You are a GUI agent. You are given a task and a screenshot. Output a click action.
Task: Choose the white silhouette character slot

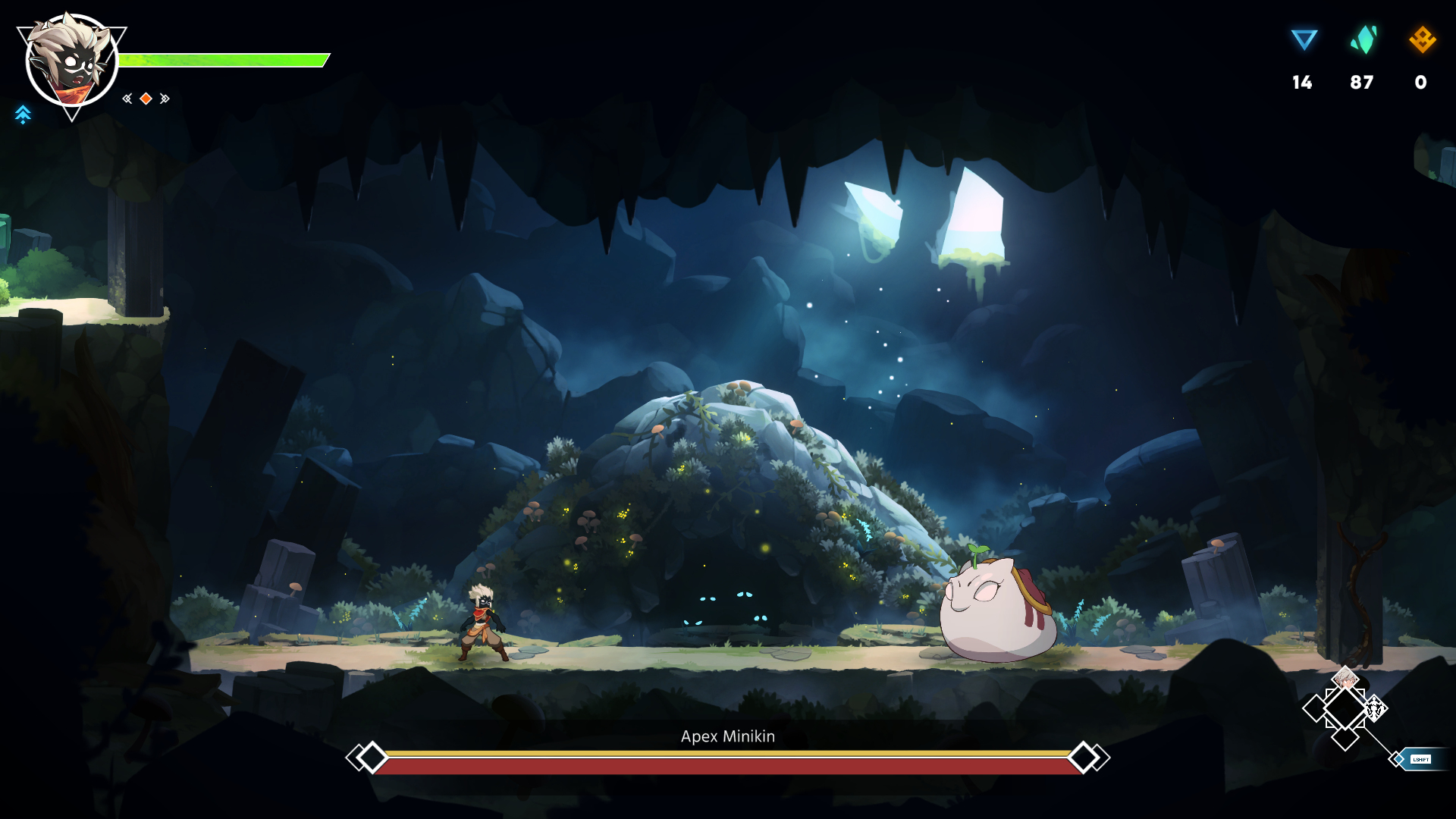coord(1375,709)
